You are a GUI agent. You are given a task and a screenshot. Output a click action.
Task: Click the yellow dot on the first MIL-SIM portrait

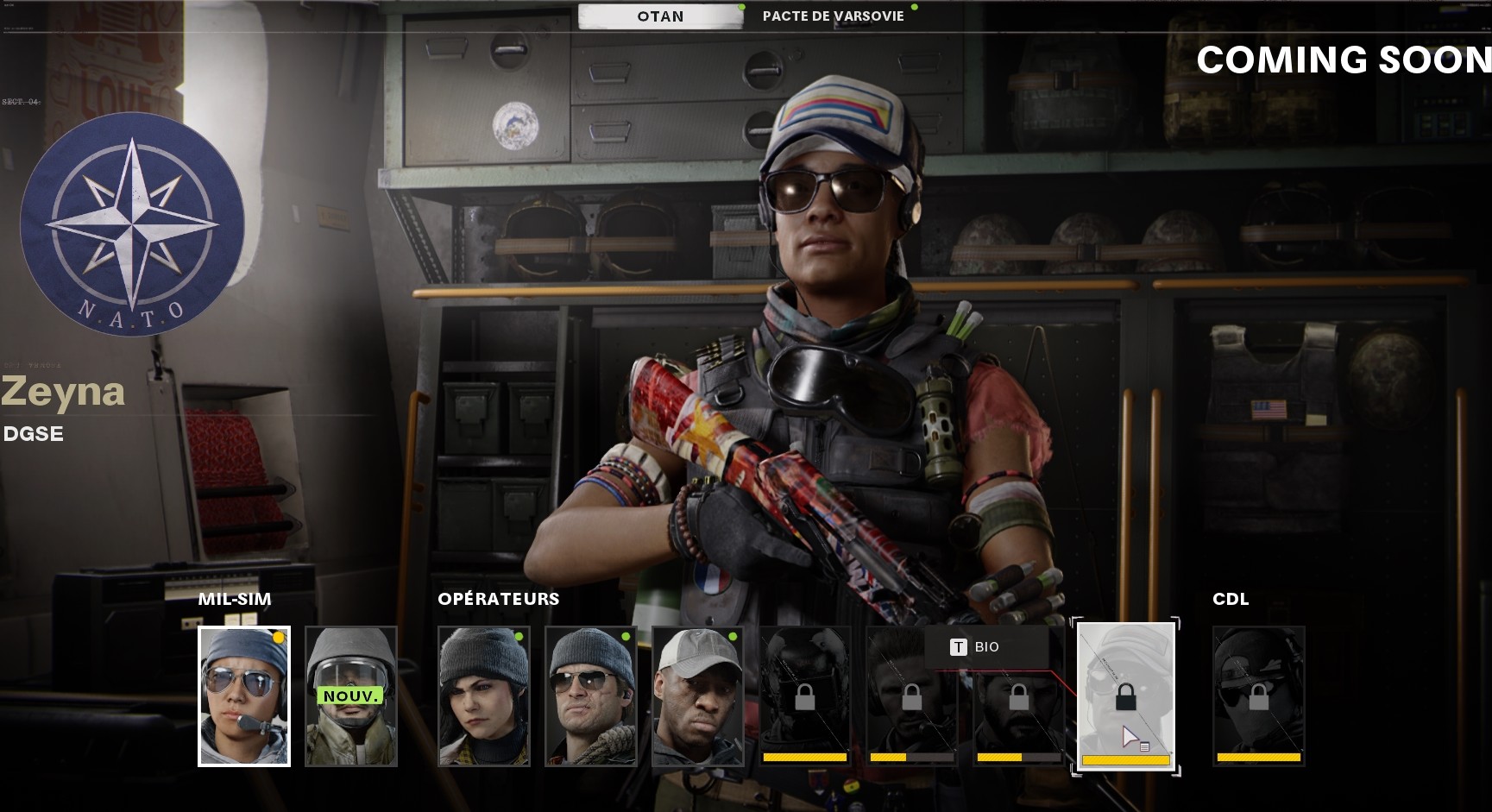(278, 637)
